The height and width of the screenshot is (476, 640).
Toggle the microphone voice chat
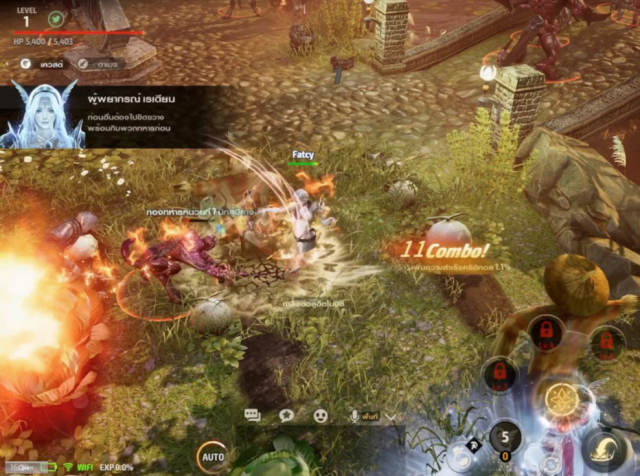(354, 415)
